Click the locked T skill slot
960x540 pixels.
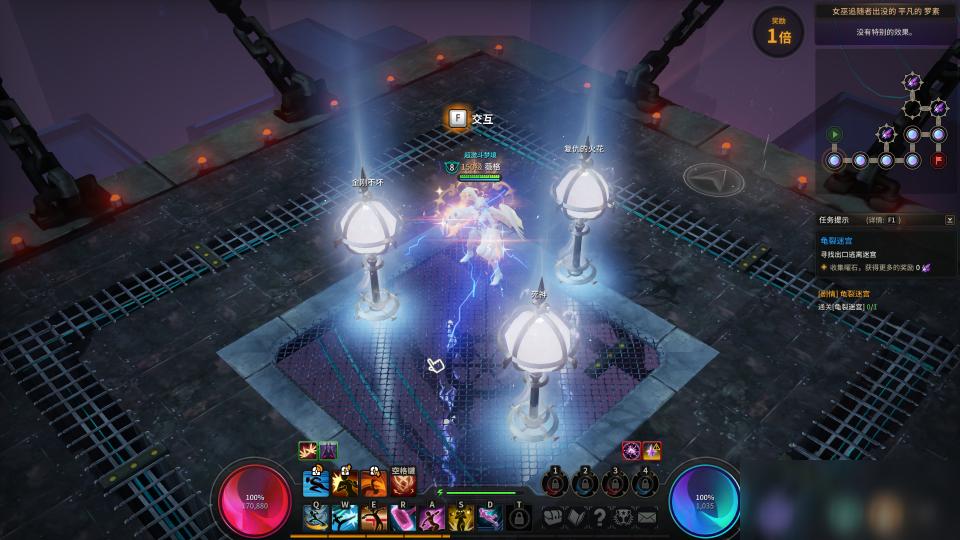coord(518,518)
